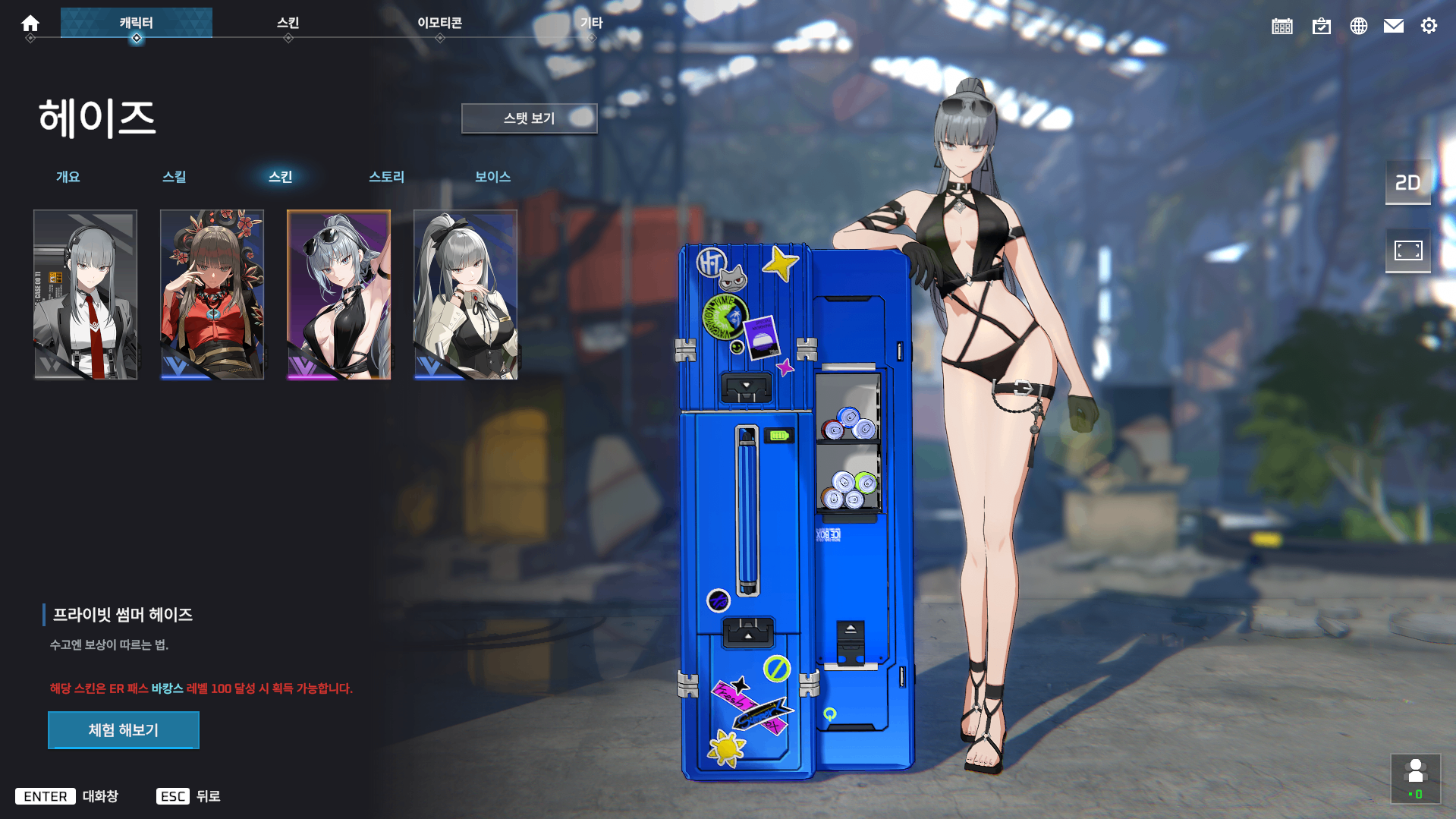Show the 개요 character sub-tab
The height and width of the screenshot is (819, 1456).
[68, 177]
